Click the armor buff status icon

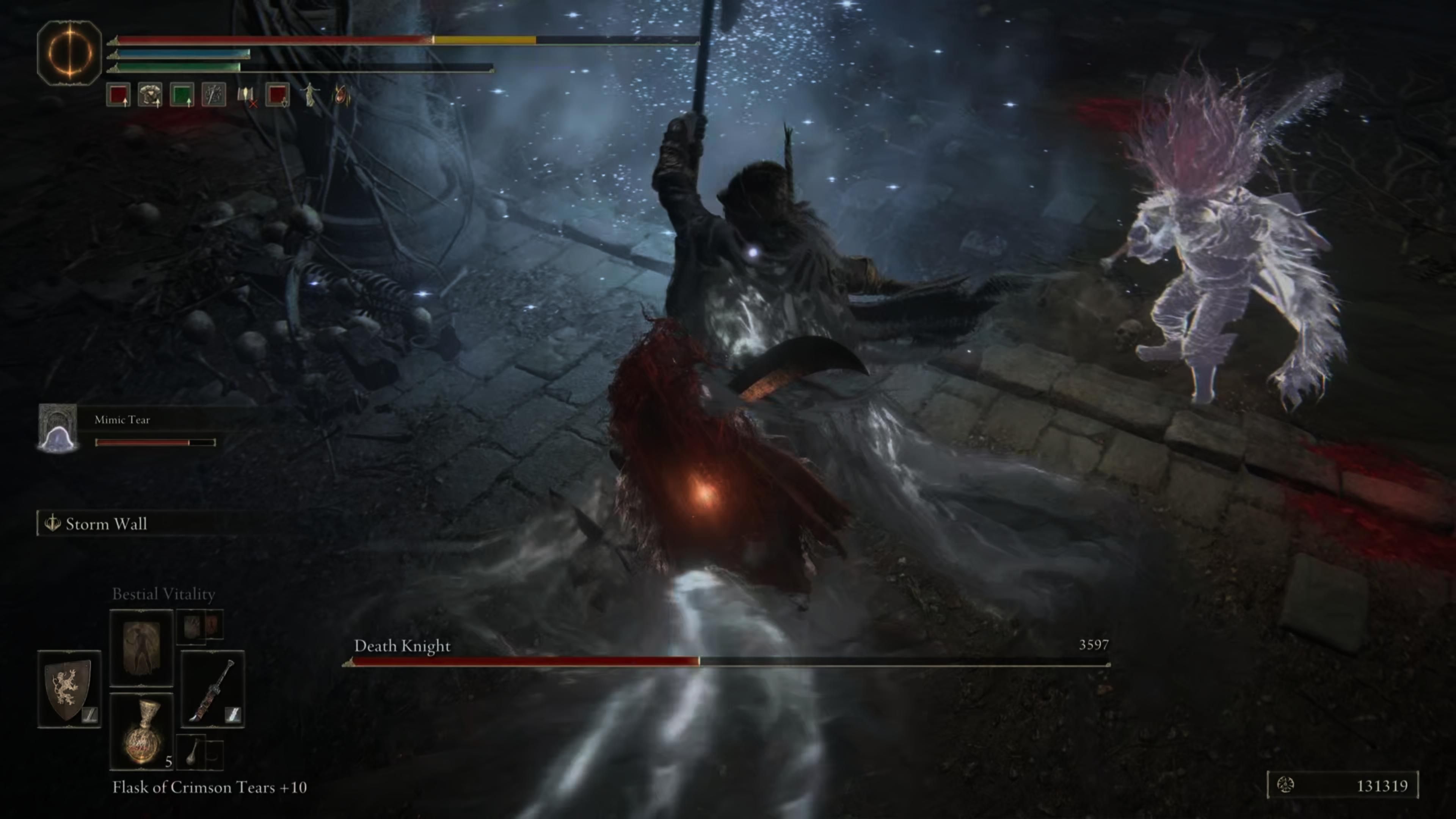tap(149, 96)
